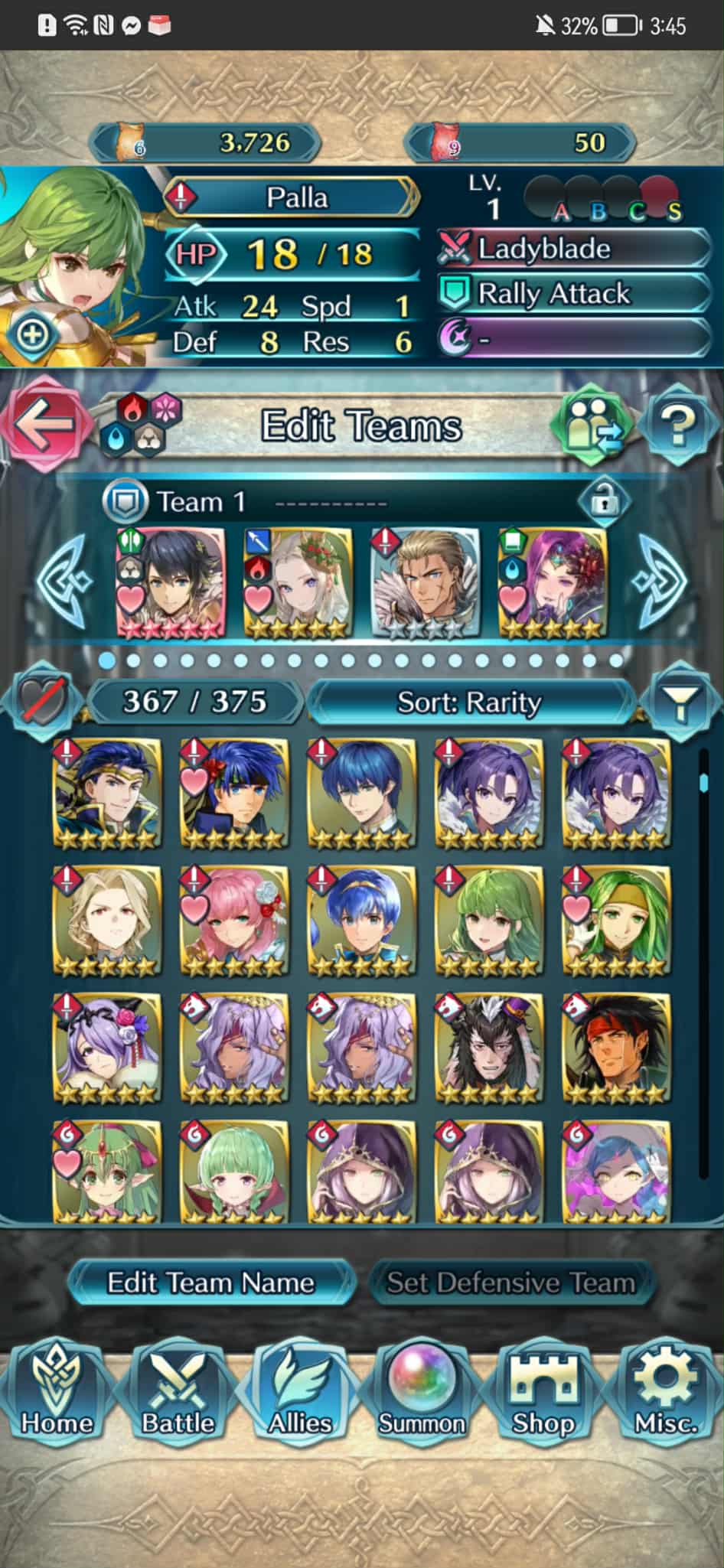Switch to the next team with right arrow

coord(660,582)
